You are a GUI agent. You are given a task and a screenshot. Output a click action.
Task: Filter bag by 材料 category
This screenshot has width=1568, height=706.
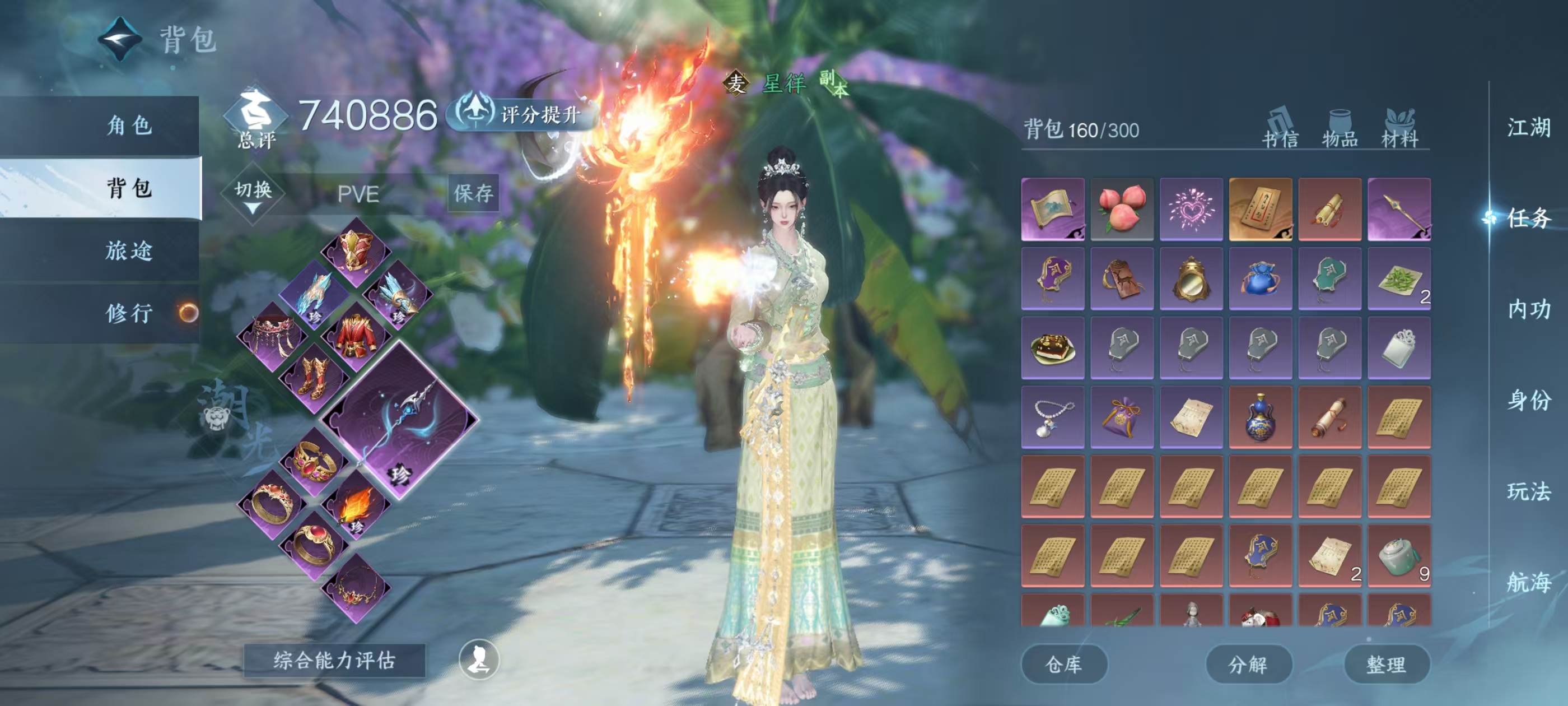pos(1400,128)
